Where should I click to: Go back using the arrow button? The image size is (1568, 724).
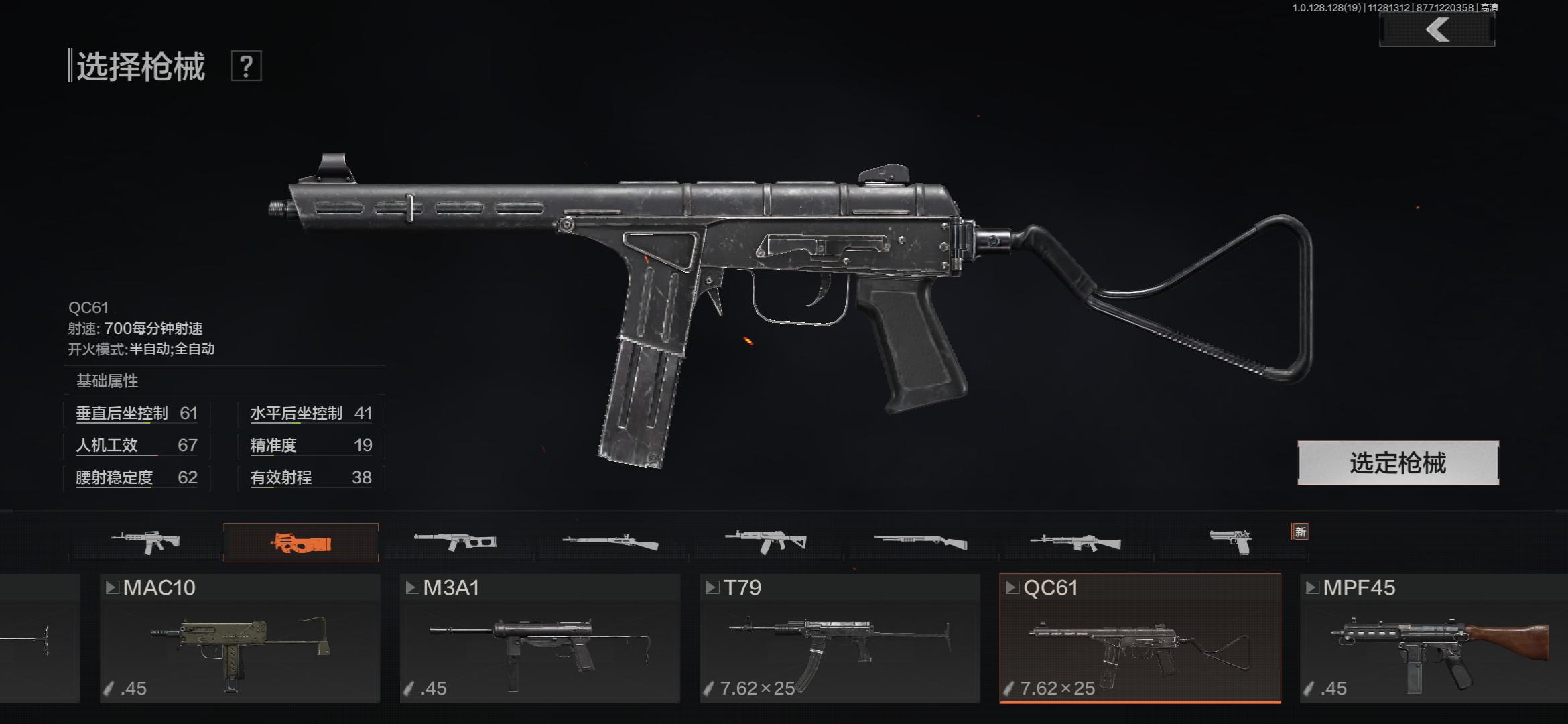click(1437, 30)
